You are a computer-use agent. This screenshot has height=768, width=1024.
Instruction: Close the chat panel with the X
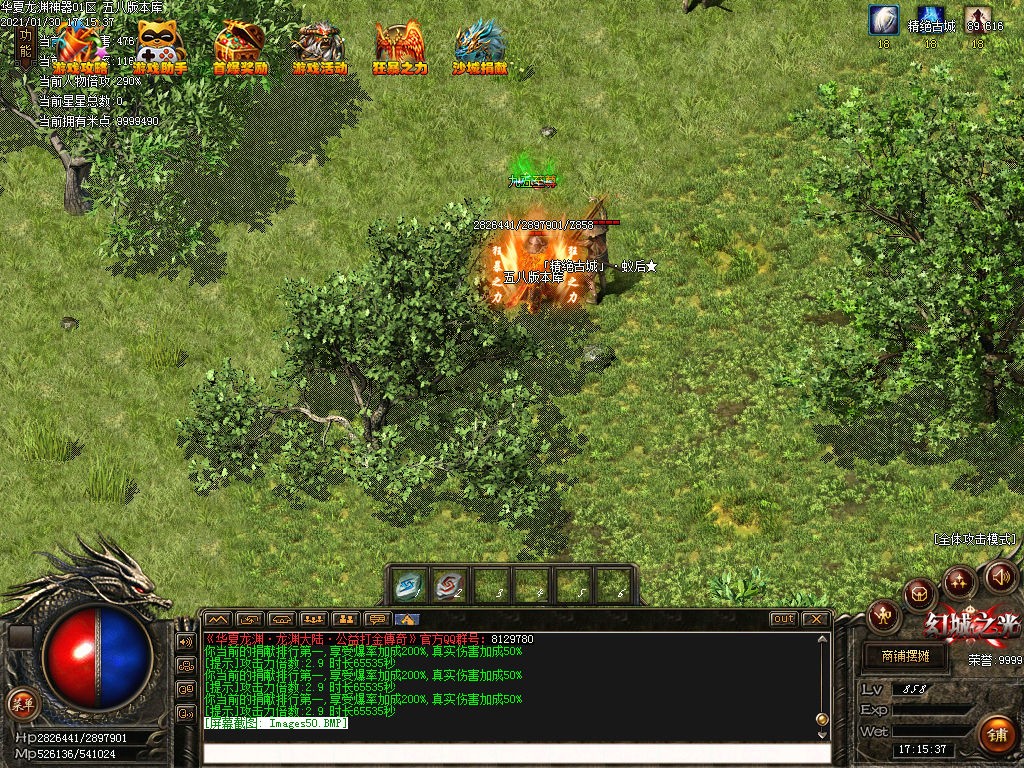(x=815, y=619)
